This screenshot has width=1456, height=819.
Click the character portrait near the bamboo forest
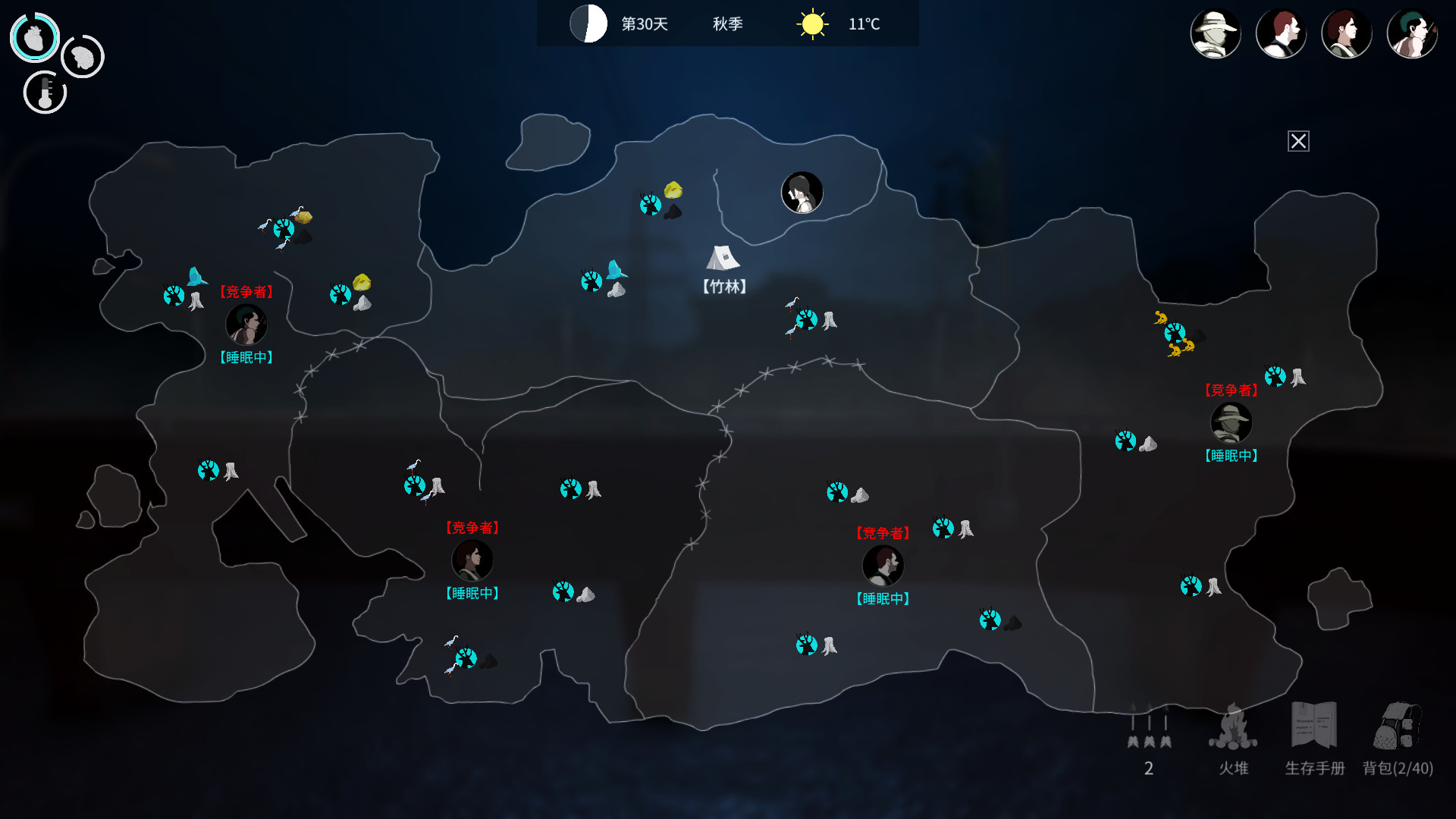(x=802, y=192)
